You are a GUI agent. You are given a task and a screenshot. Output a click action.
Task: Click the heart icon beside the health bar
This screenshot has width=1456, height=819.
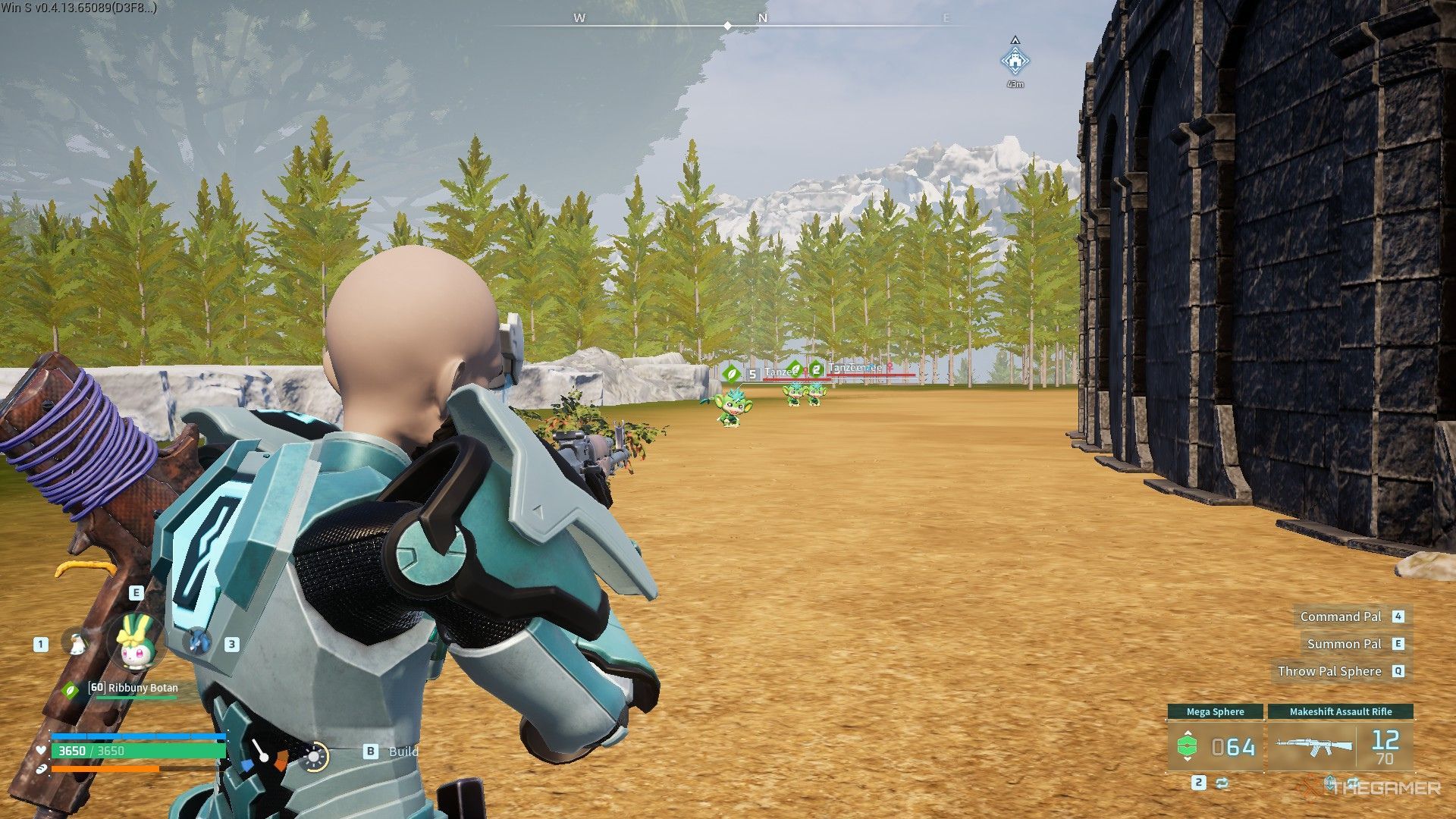(41, 752)
